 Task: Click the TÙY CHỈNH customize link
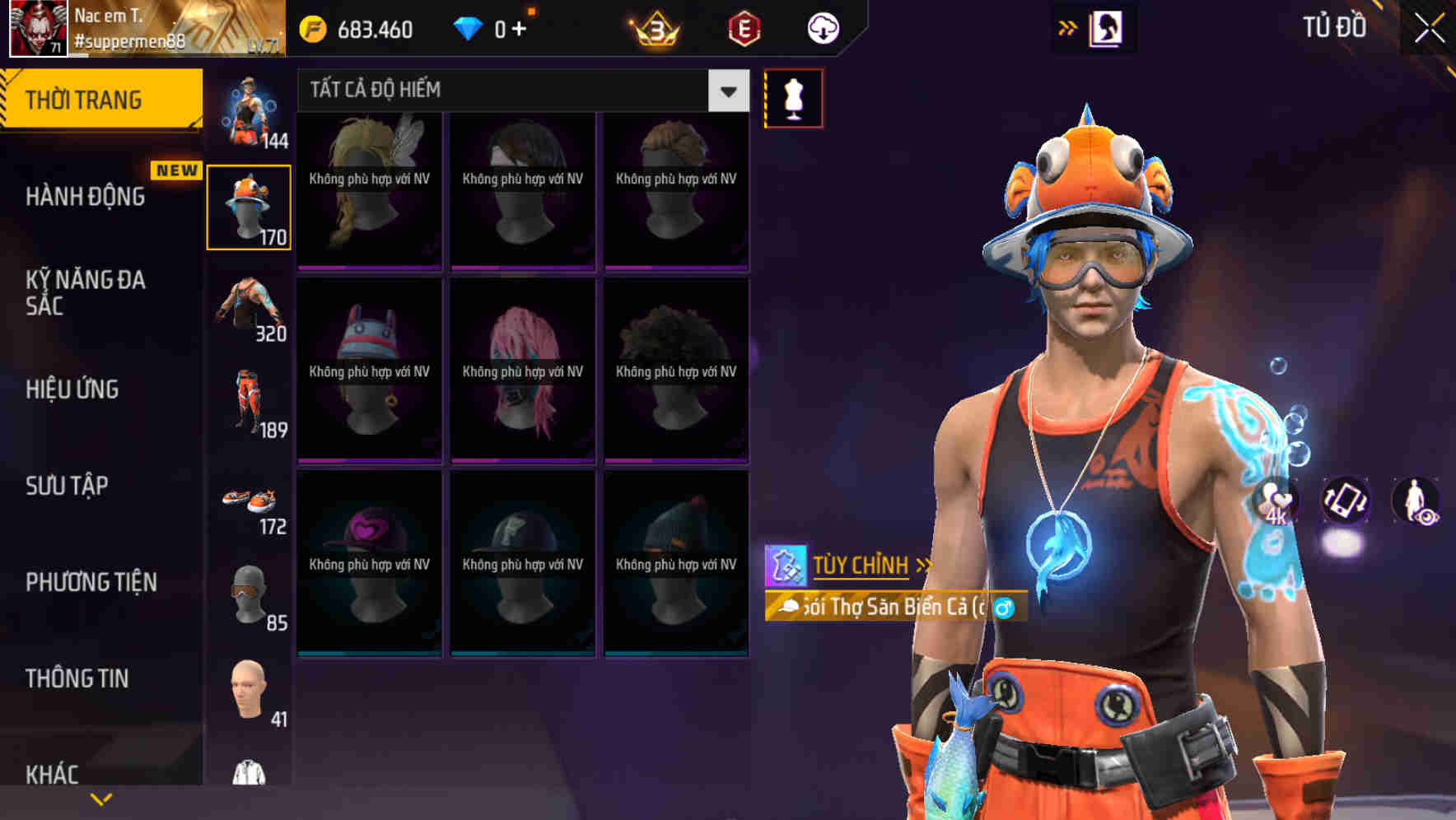861,566
